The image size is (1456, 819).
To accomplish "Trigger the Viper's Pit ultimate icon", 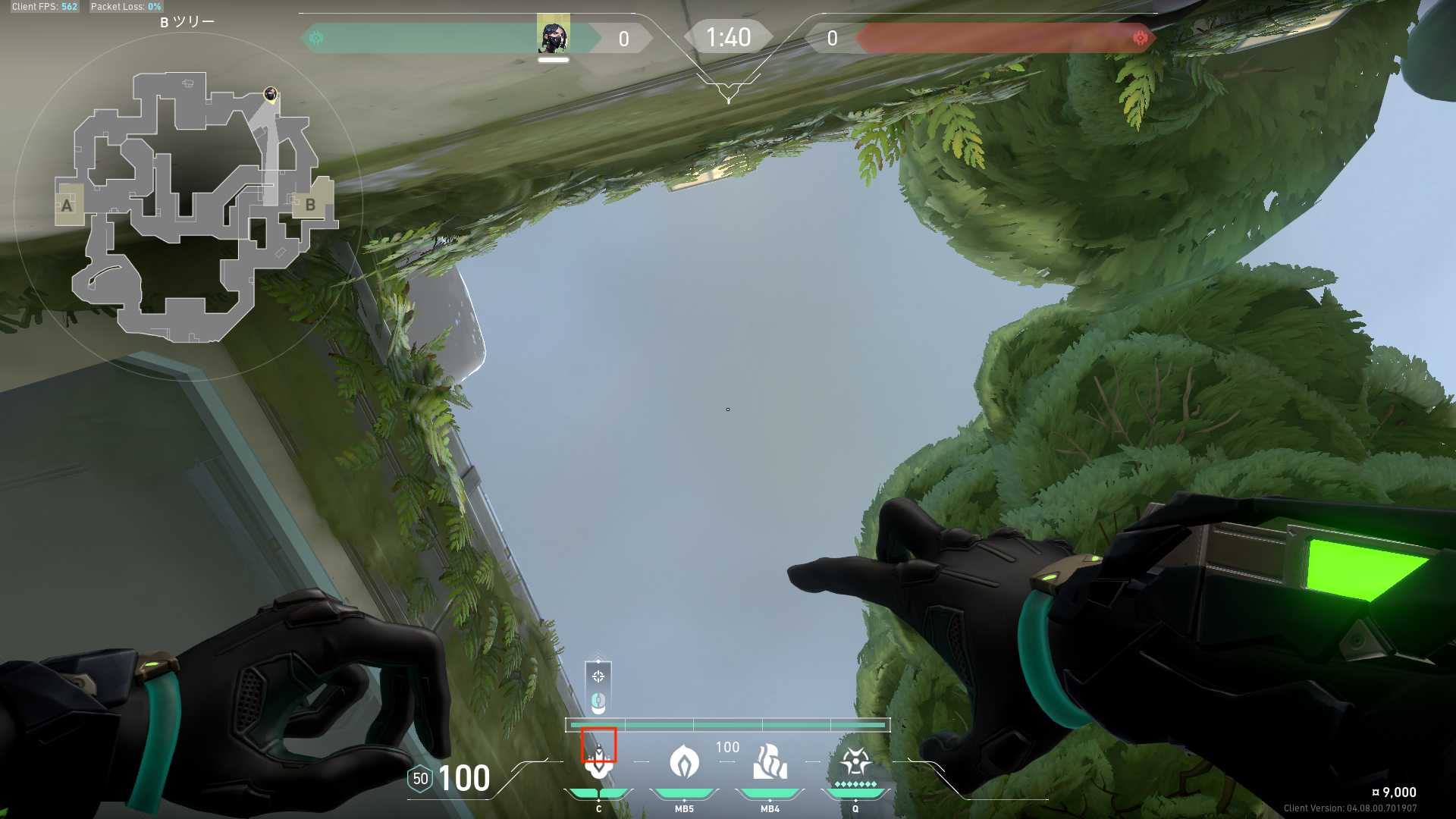I will point(855,761).
